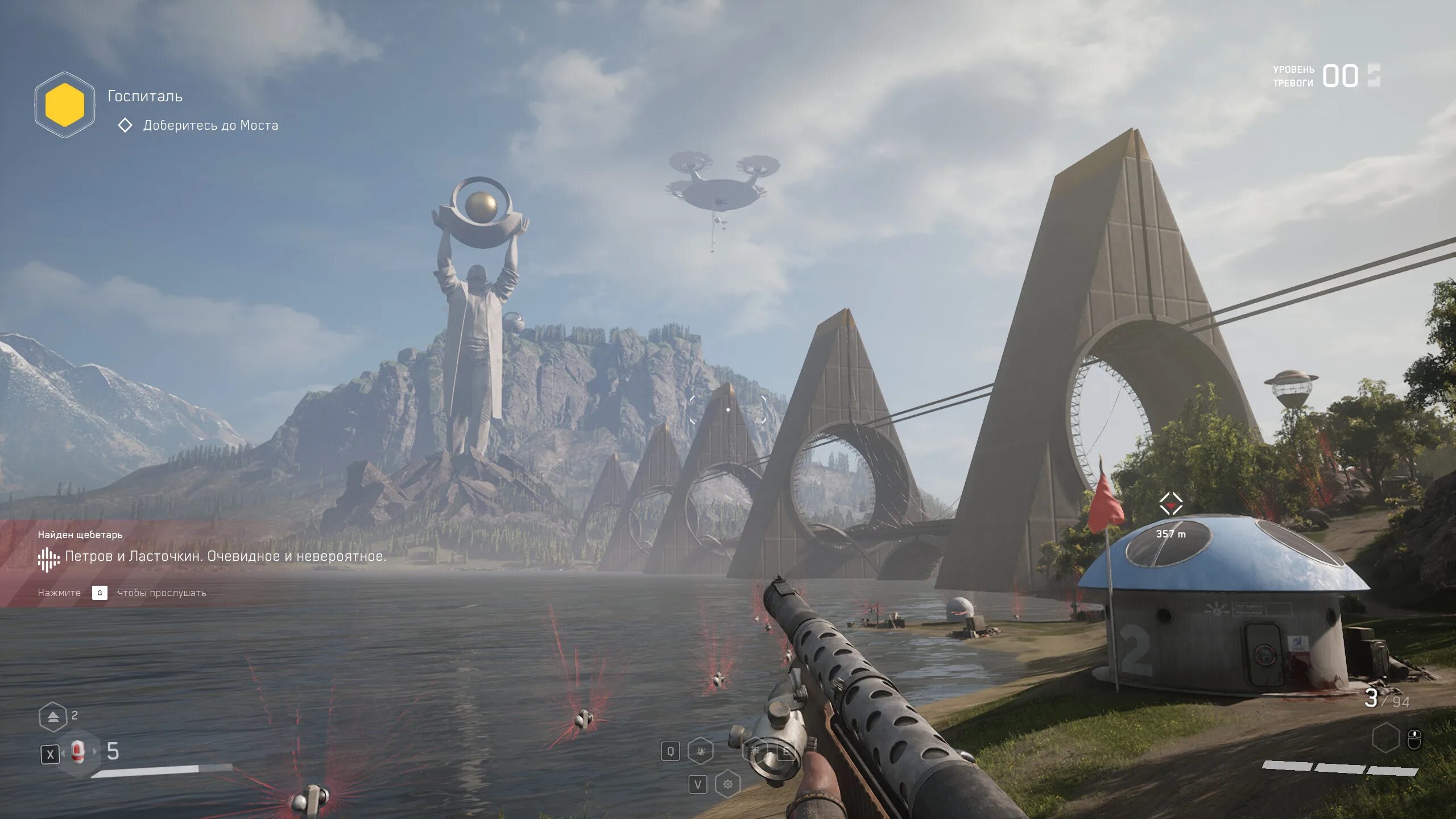Click the double-triangle hexagon icon
Screen dimensions: 1456x819
click(53, 717)
